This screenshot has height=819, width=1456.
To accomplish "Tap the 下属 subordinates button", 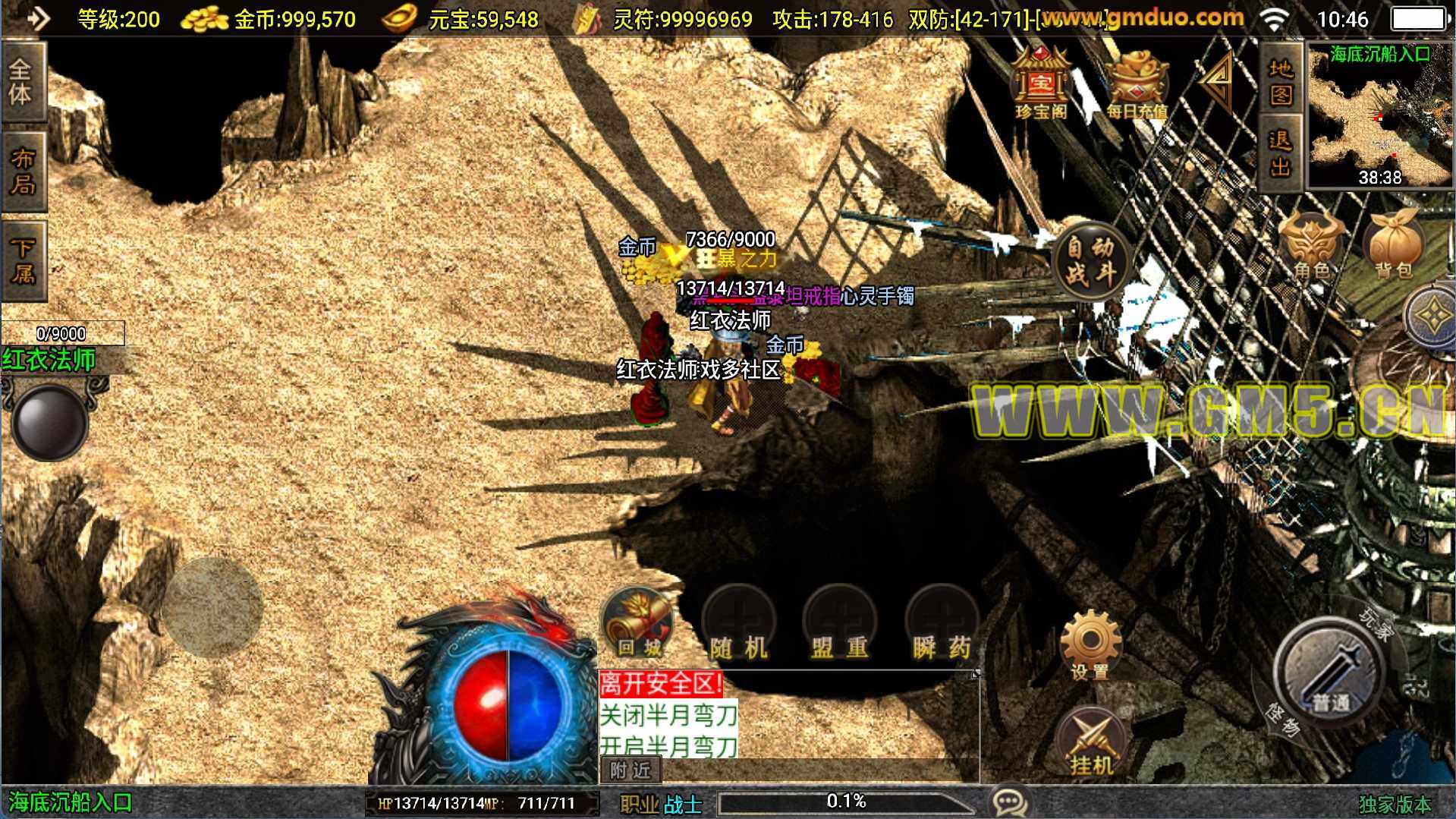I will tap(23, 260).
